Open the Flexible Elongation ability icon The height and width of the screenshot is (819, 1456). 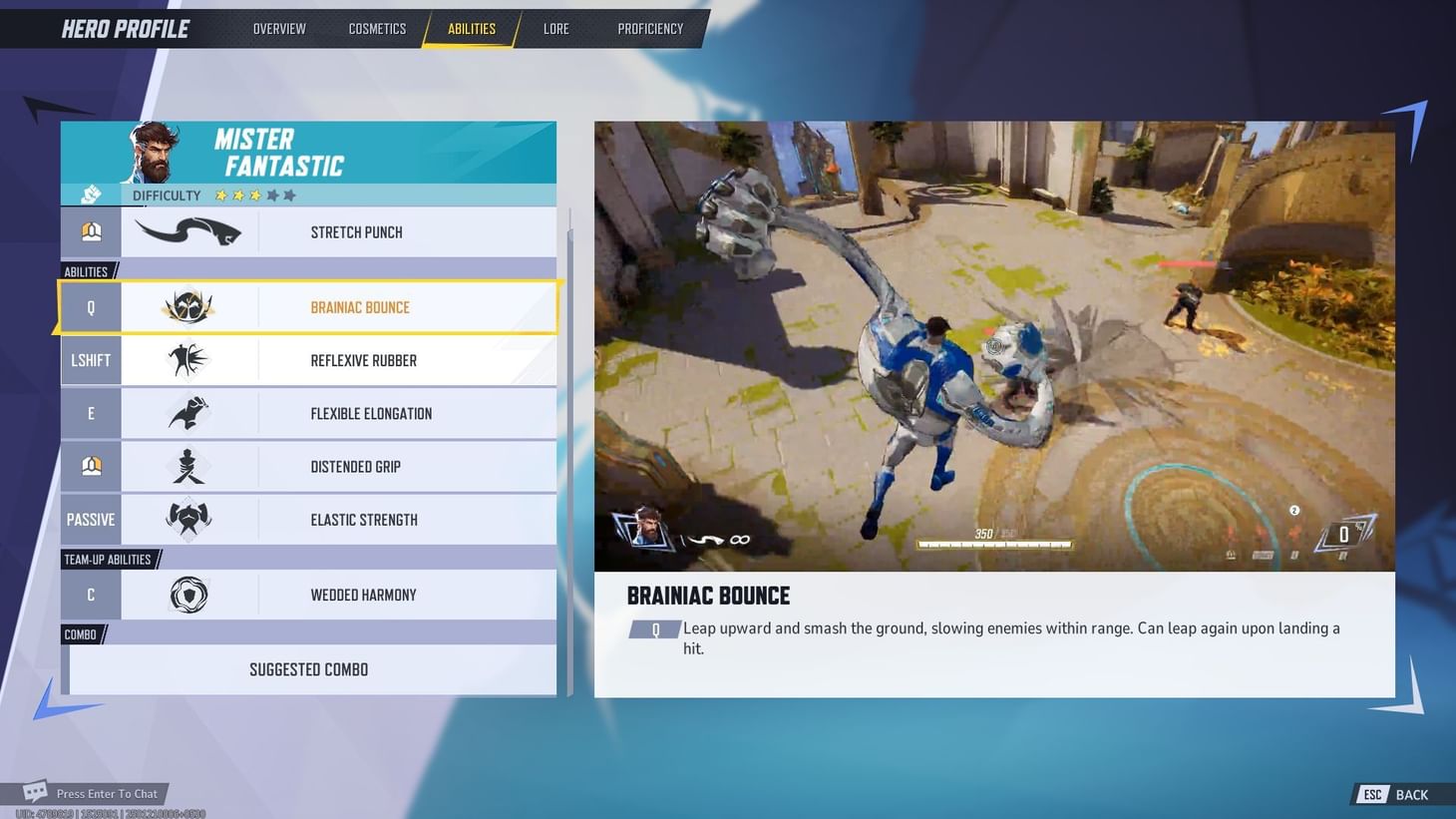pos(189,413)
